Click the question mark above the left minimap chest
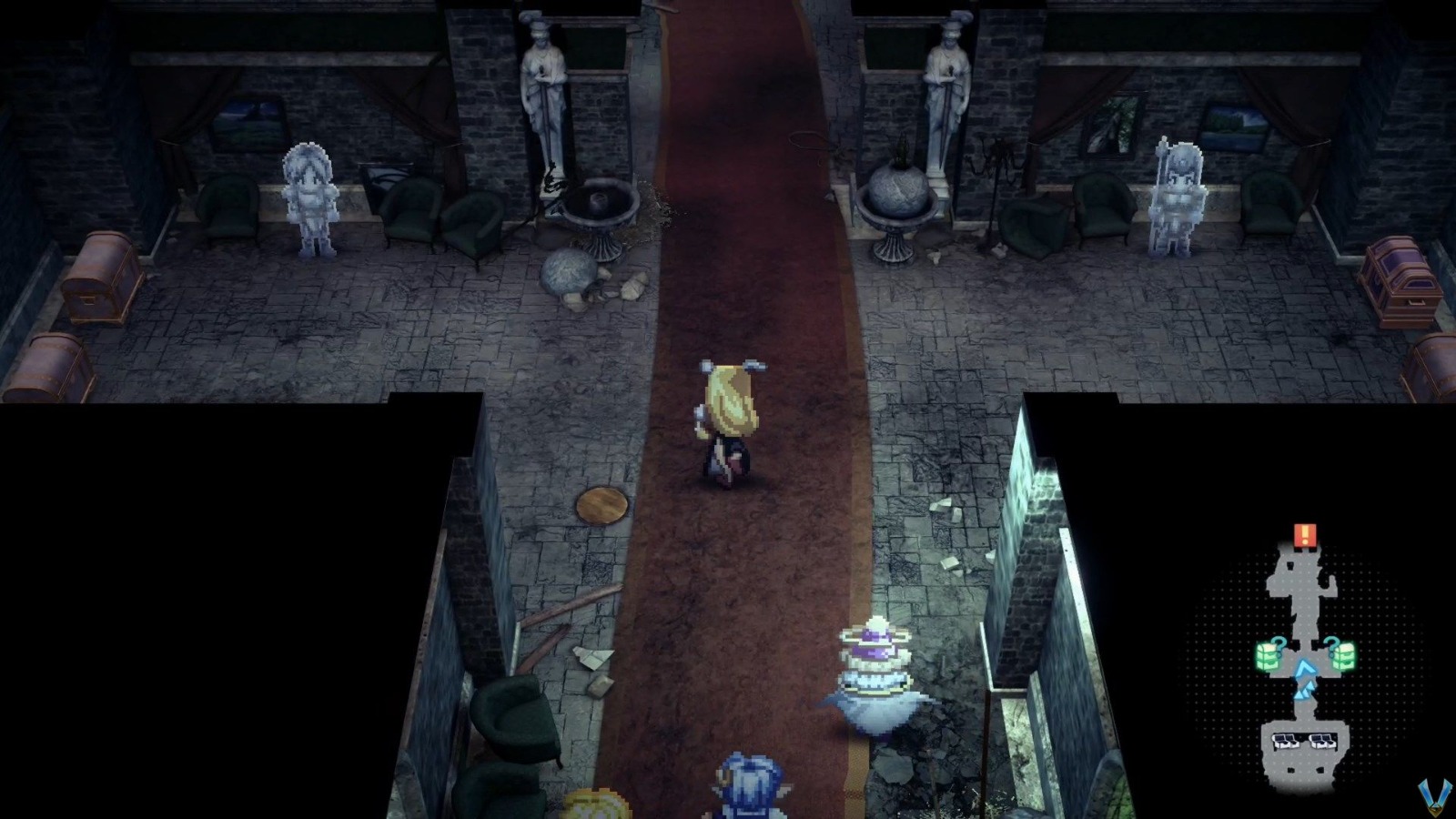Screen dimensions: 1456x819 pyautogui.click(x=1279, y=645)
